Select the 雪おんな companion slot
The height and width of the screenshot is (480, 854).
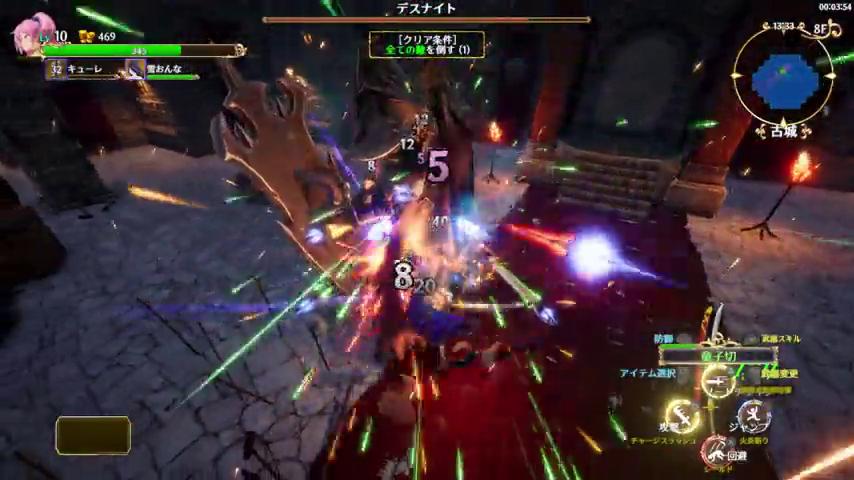160,69
